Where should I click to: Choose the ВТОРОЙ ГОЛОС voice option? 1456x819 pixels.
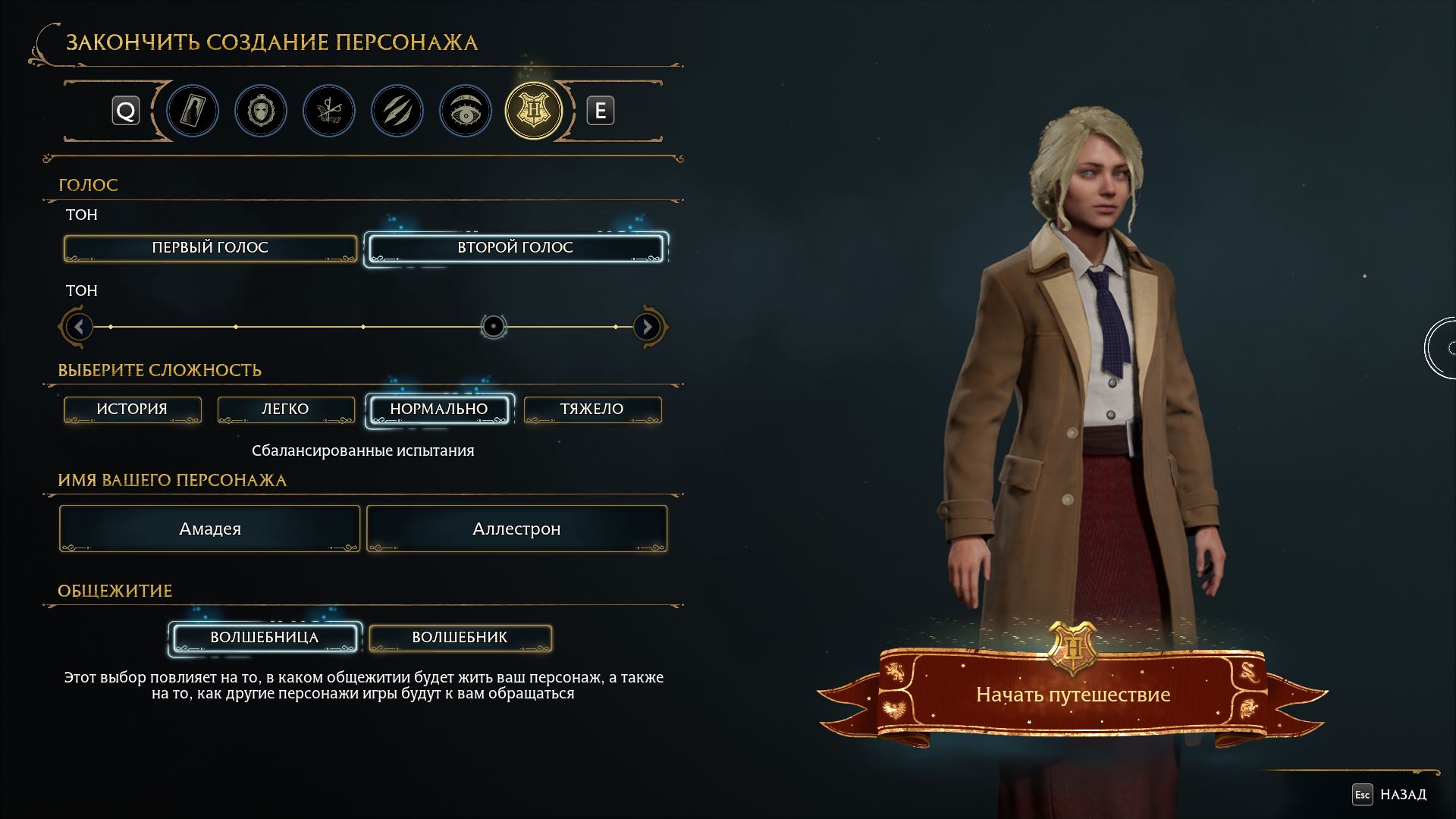click(x=515, y=248)
